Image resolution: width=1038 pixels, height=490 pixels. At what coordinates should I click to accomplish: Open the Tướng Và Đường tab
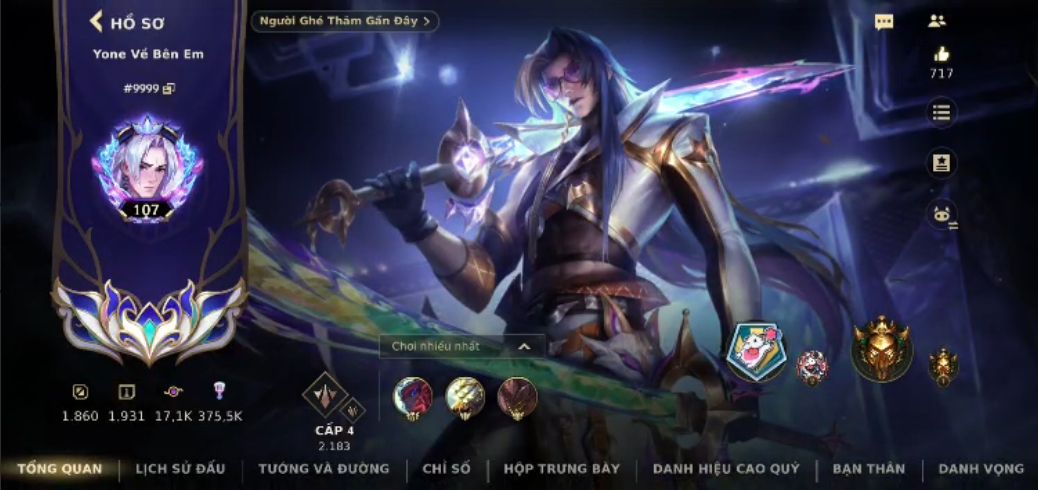coord(324,468)
